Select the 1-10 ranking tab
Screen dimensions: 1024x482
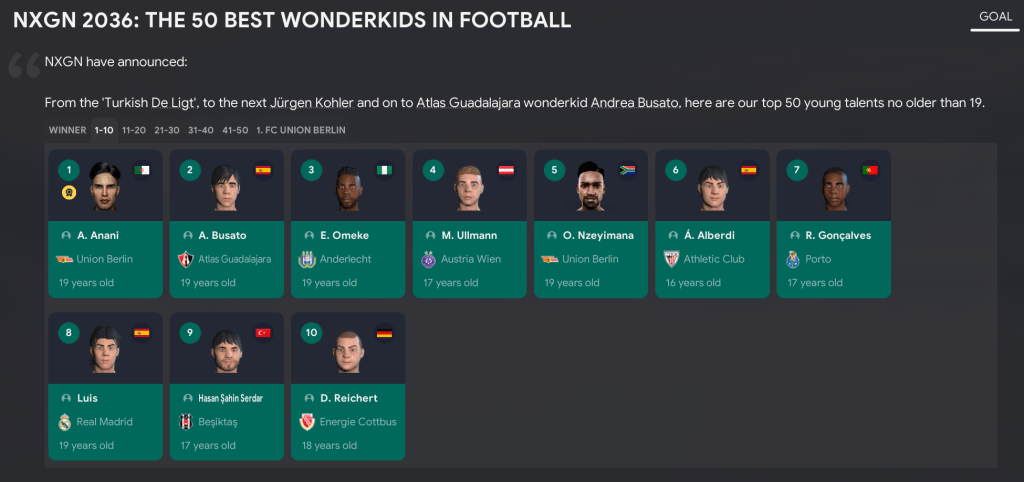(x=104, y=130)
